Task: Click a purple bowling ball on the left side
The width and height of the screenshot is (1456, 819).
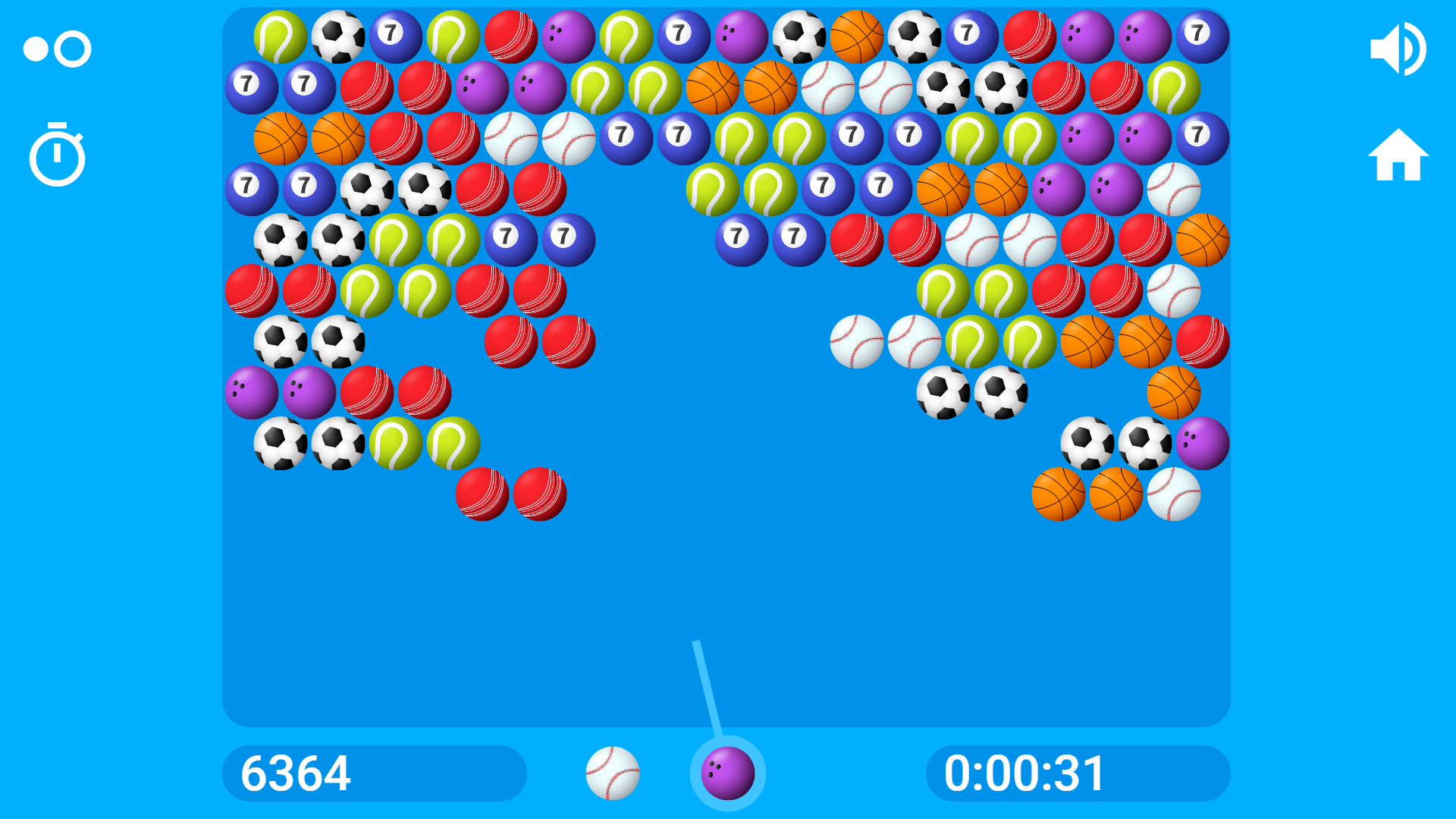Action: 253,392
